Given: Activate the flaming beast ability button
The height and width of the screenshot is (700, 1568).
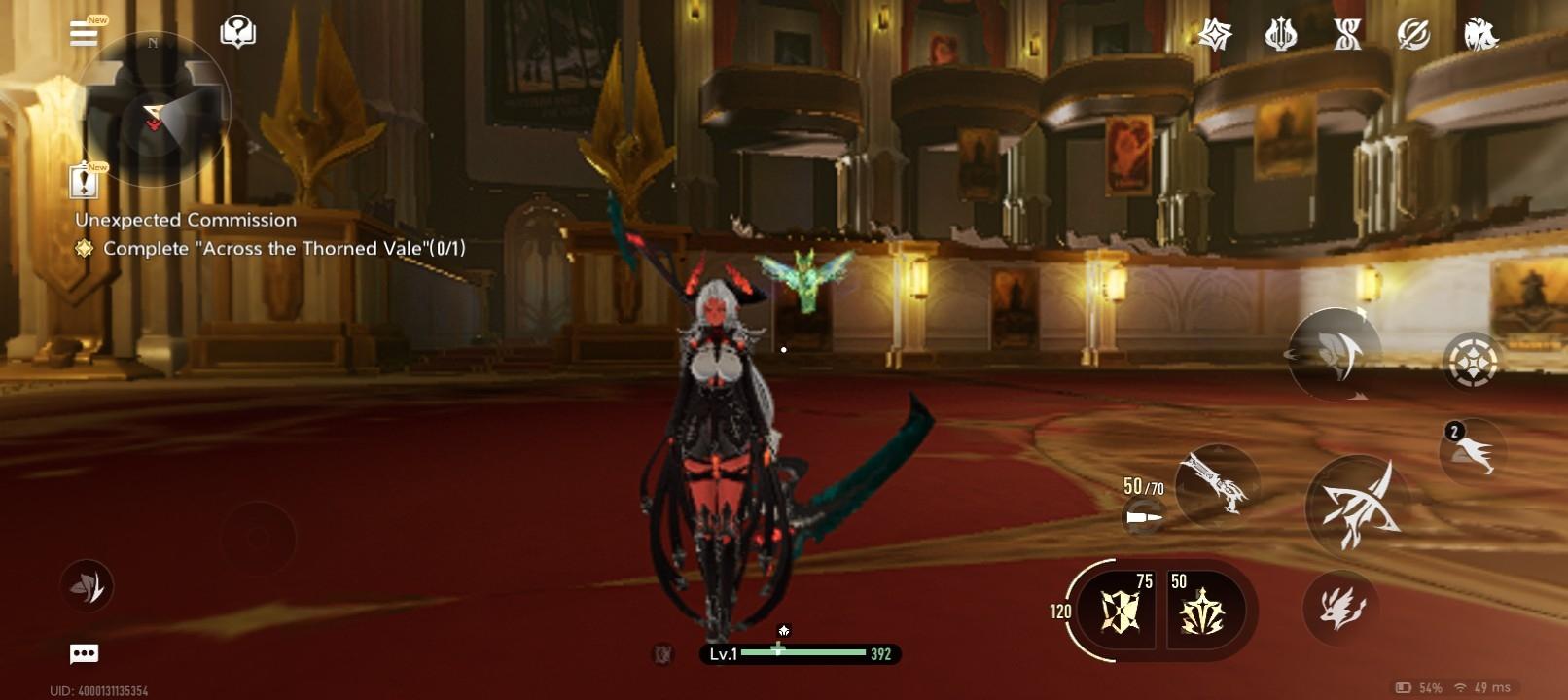Looking at the screenshot, I should click(1341, 609).
